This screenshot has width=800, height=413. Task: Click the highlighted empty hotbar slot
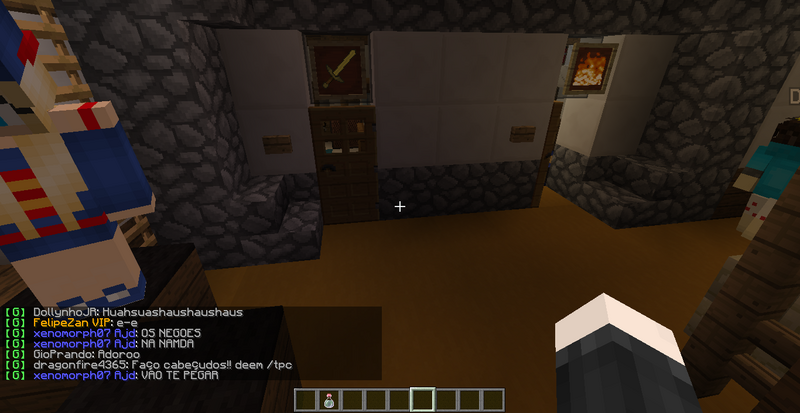point(422,401)
